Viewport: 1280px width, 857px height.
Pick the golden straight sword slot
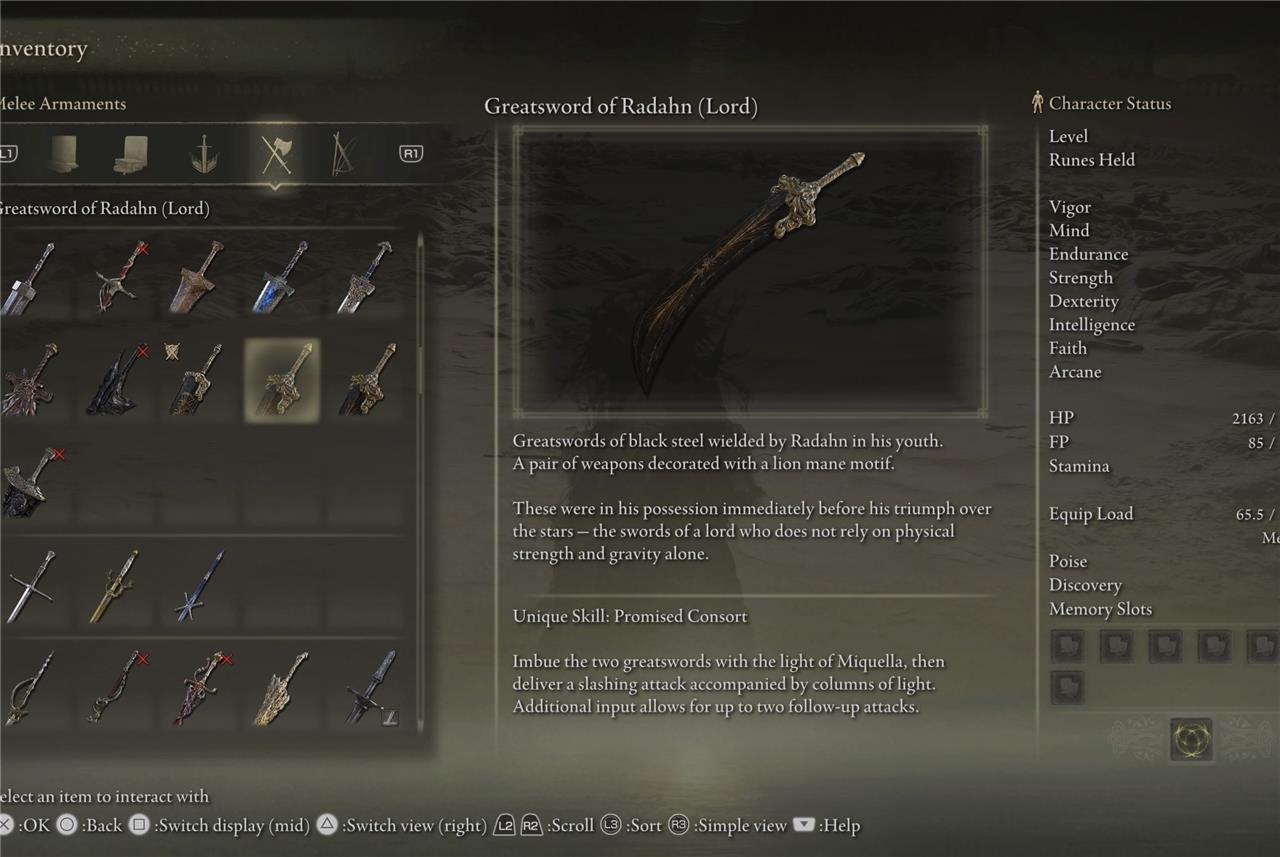pos(115,586)
